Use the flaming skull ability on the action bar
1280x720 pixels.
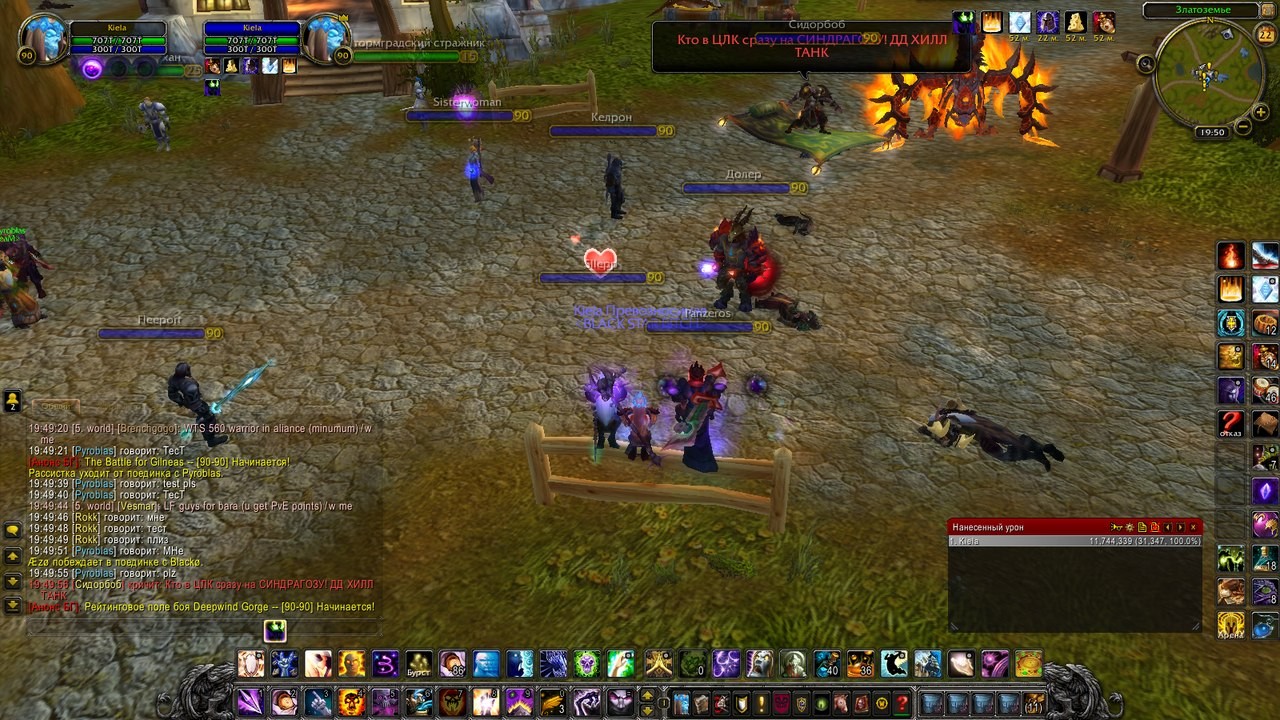352,702
